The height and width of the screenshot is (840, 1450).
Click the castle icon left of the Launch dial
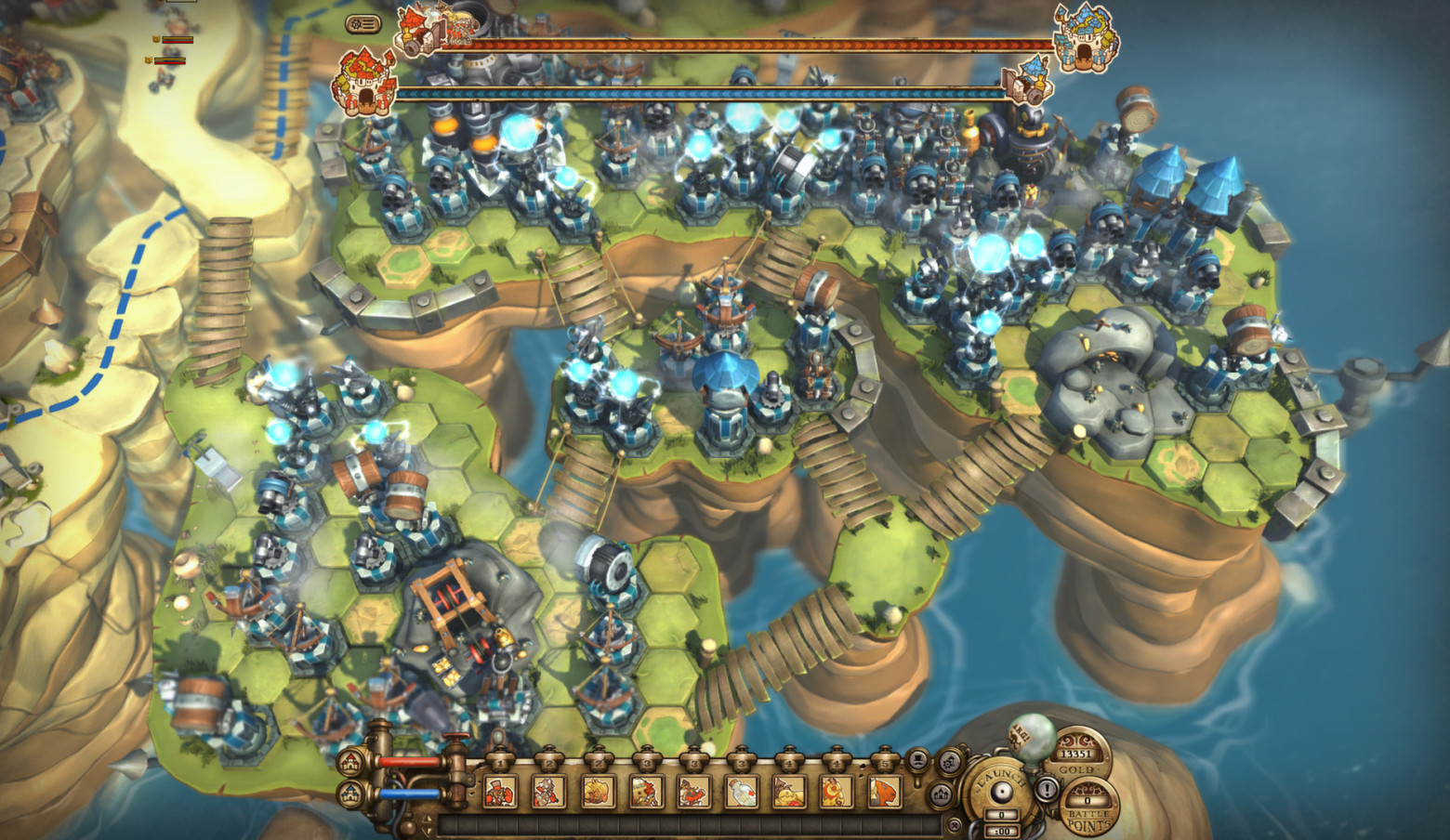point(940,794)
